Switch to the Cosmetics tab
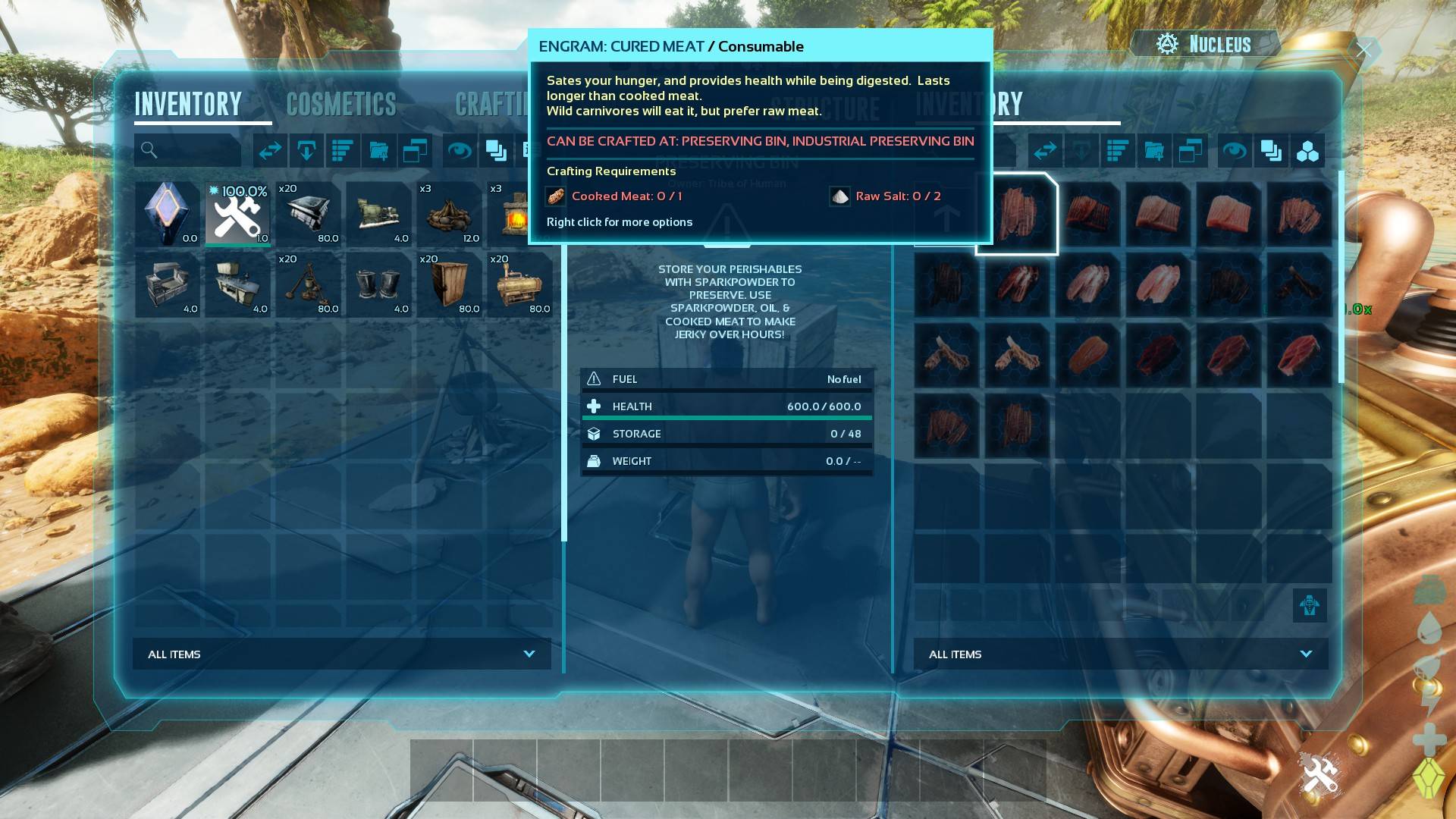 pos(341,105)
